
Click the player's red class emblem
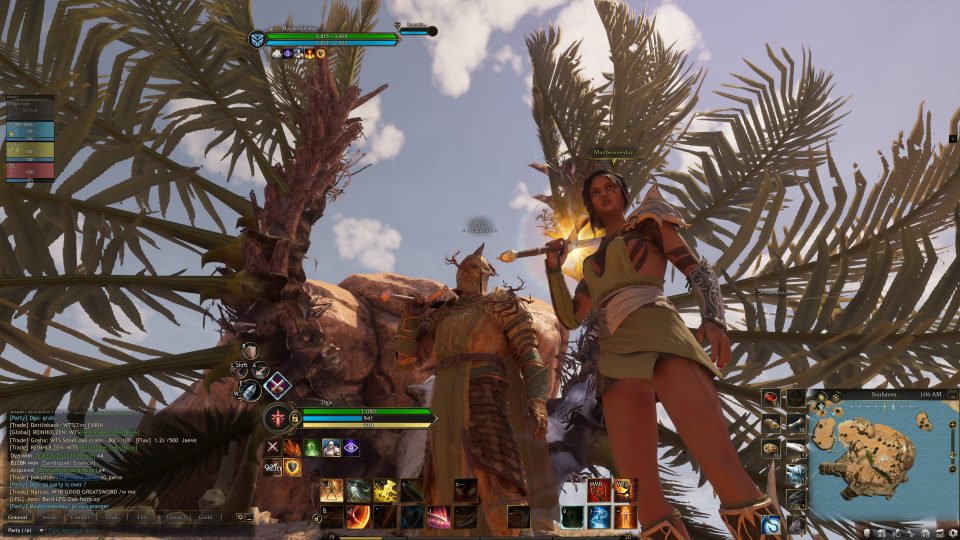click(277, 417)
